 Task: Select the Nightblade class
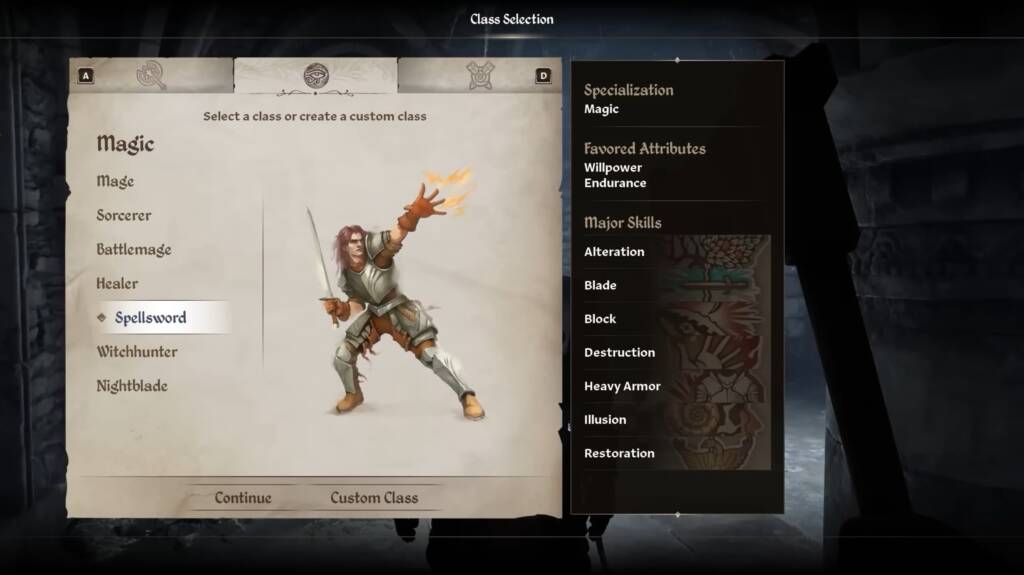132,385
